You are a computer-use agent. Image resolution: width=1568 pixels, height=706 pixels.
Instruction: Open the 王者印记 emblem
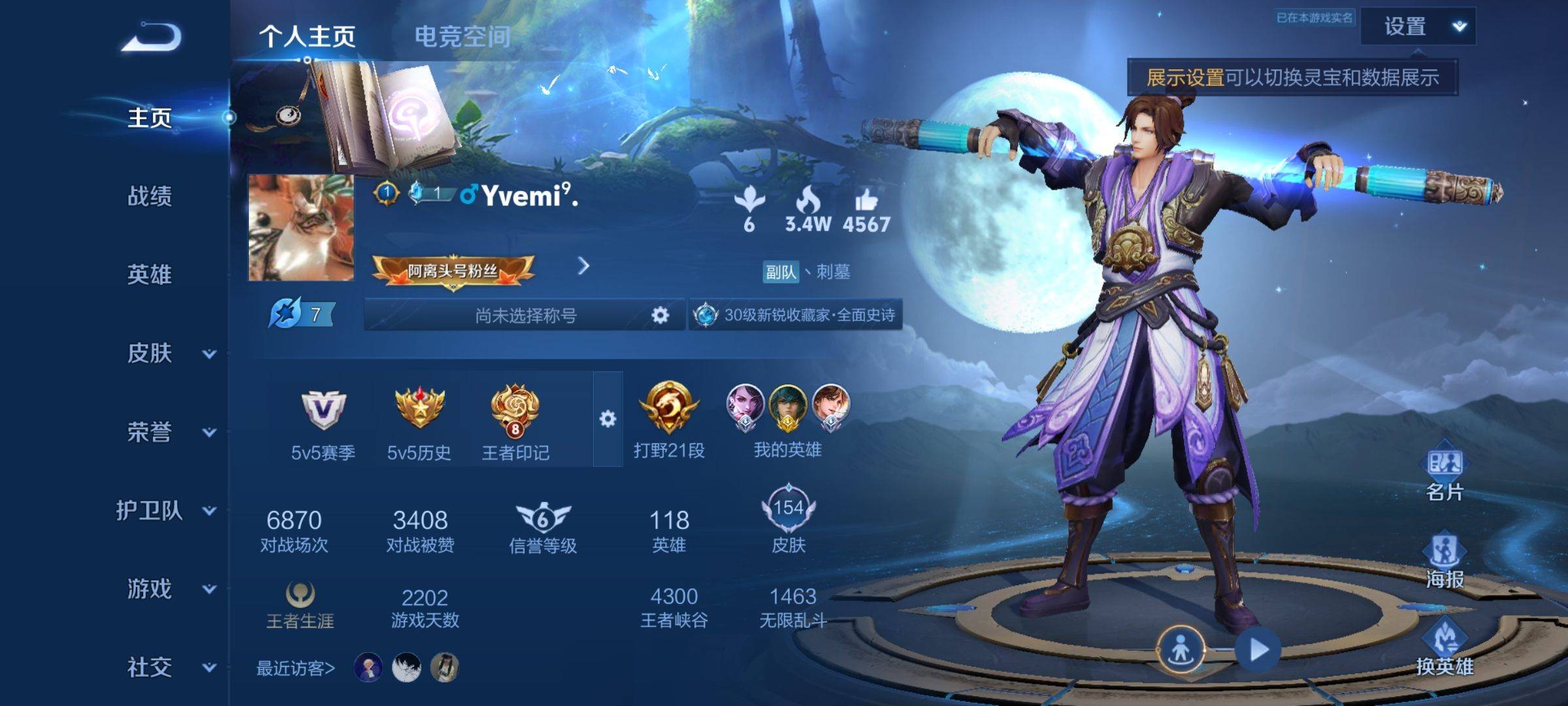click(x=515, y=420)
